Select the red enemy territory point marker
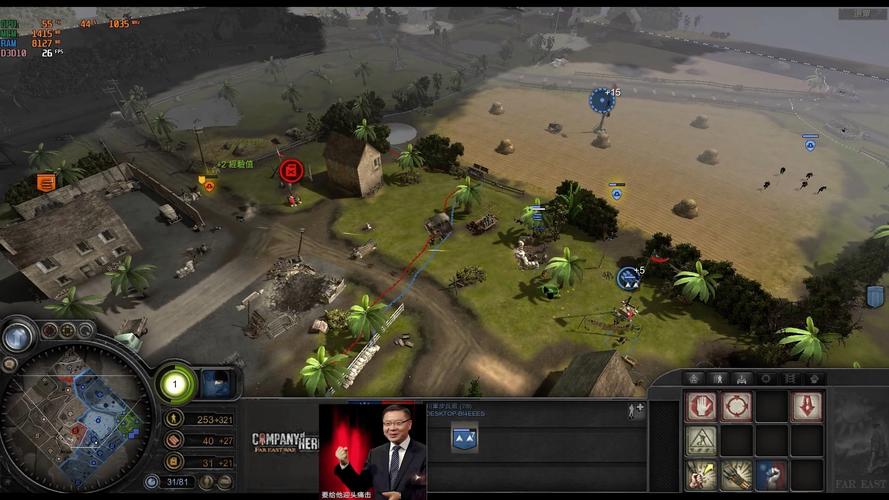Screen dimensions: 889x500 (x=292, y=172)
